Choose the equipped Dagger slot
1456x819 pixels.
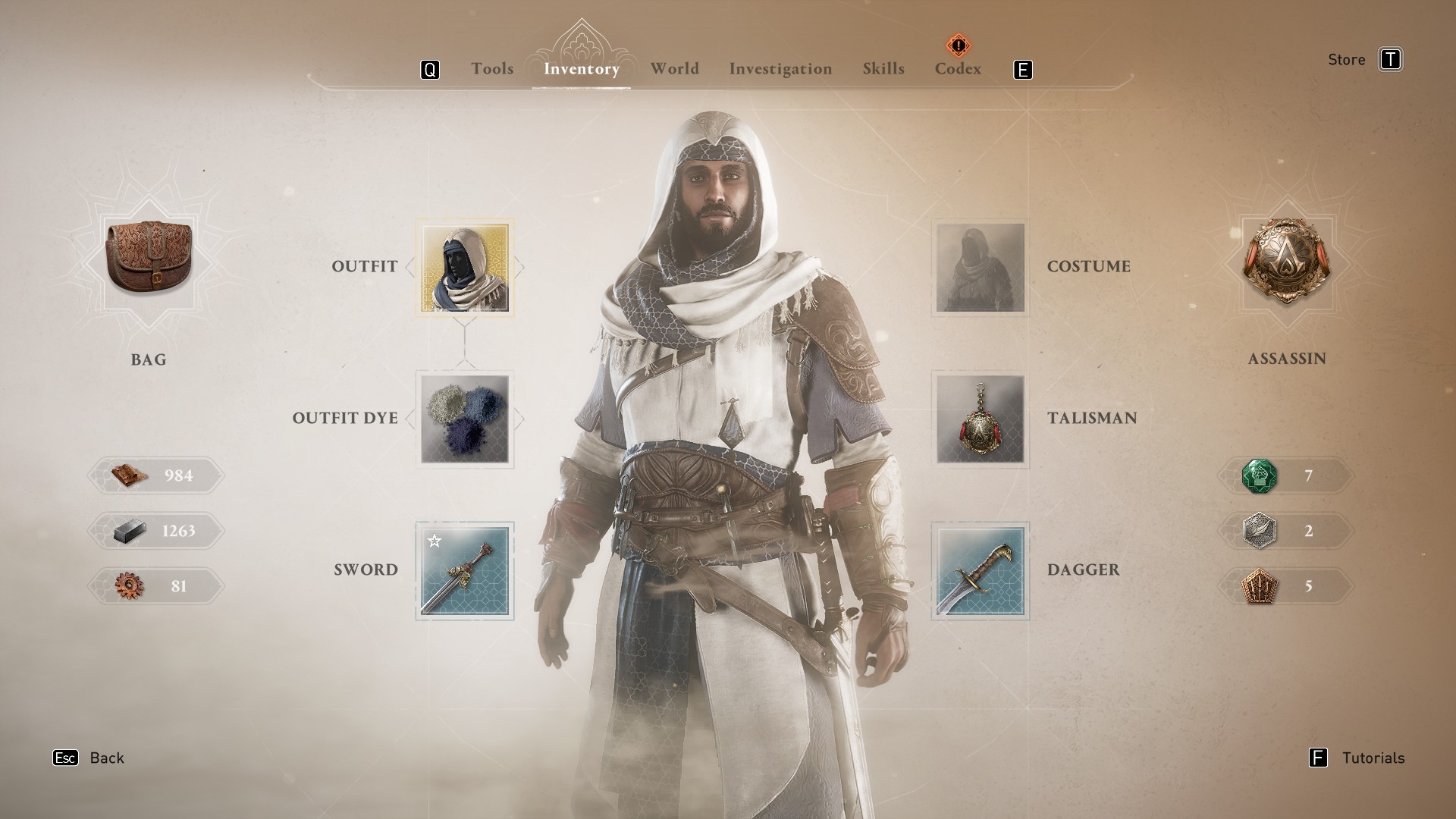tap(980, 571)
